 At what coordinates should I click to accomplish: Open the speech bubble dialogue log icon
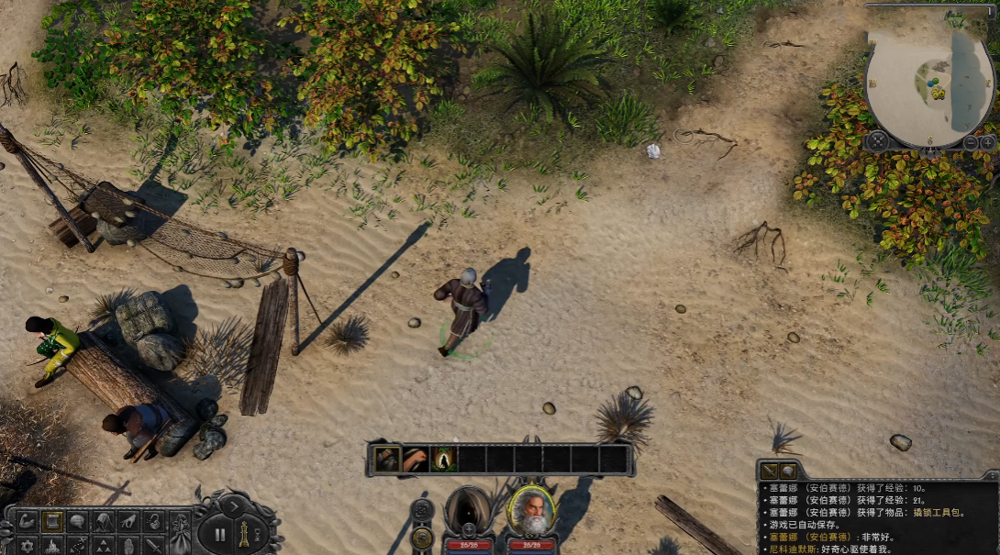pos(77,521)
